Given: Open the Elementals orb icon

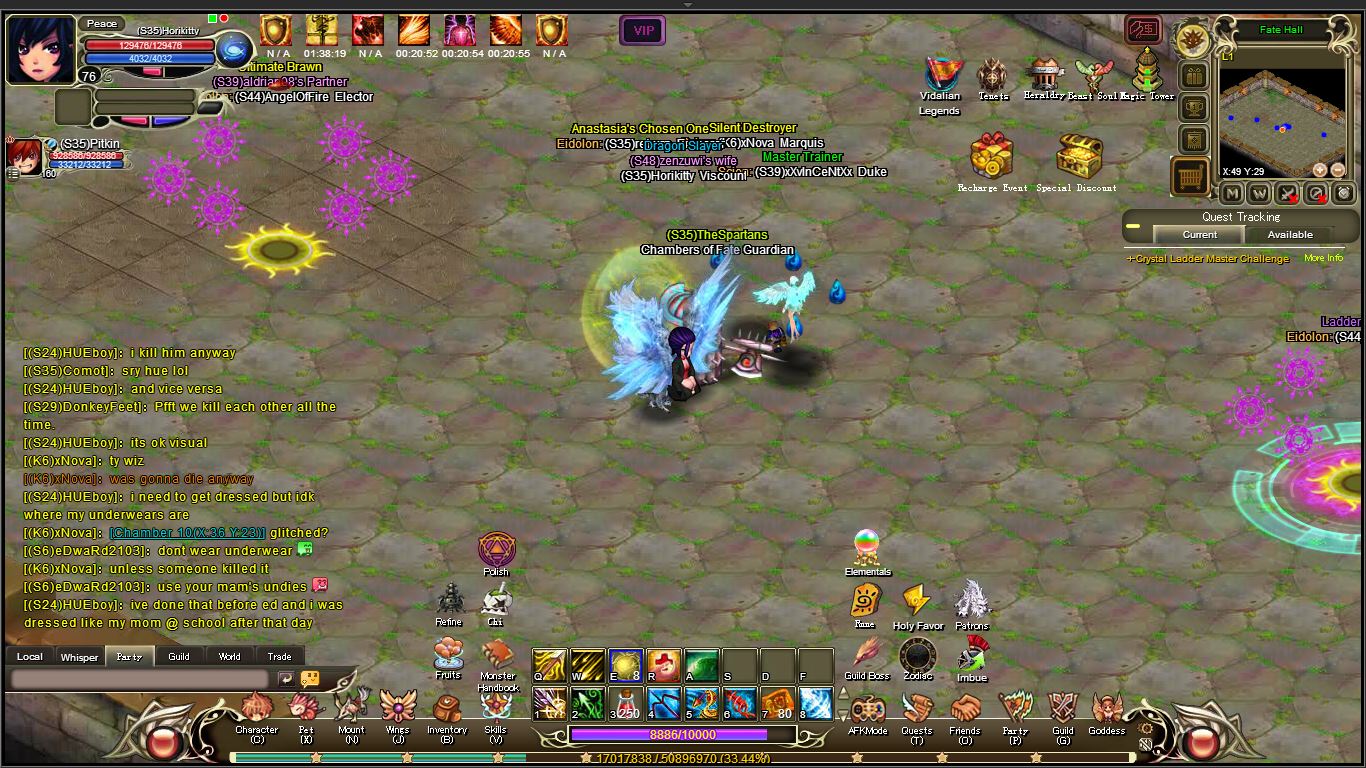Looking at the screenshot, I should (866, 548).
